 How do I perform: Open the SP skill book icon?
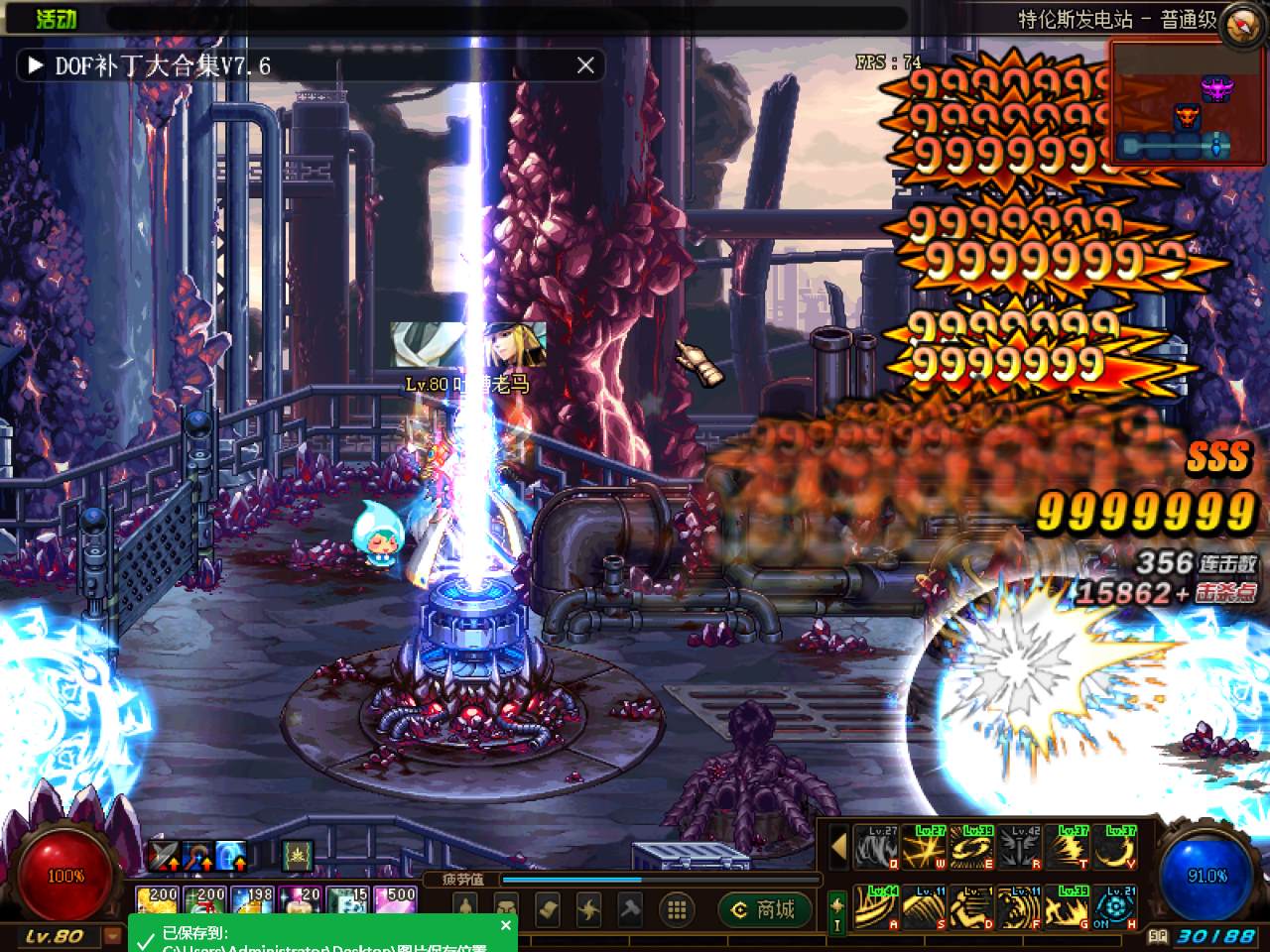(x=1157, y=935)
